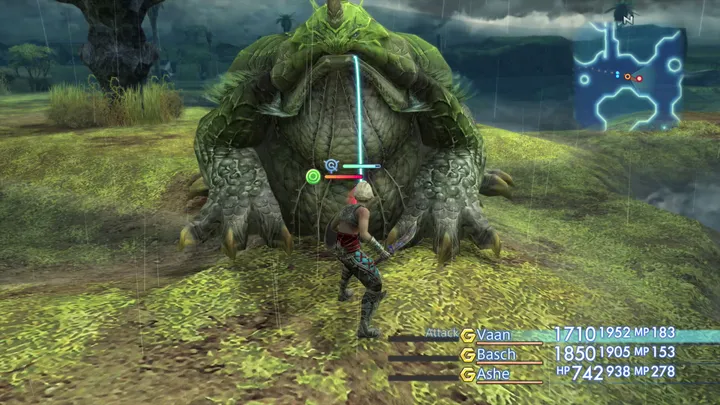Image resolution: width=720 pixels, height=405 pixels.
Task: Select Basch in the party list
Action: pyautogui.click(x=497, y=354)
